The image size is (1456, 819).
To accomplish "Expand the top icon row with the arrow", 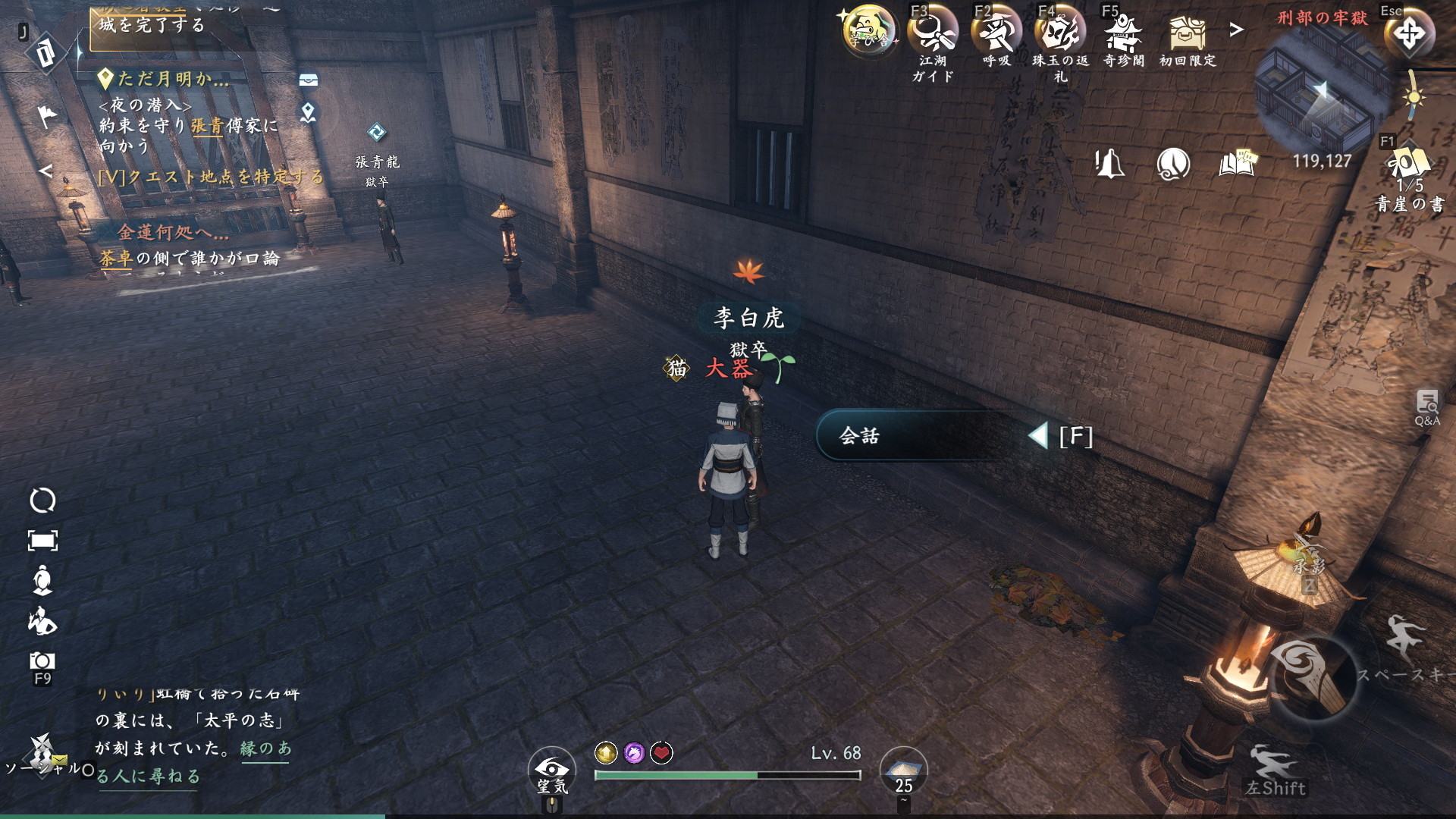I will 1237,30.
